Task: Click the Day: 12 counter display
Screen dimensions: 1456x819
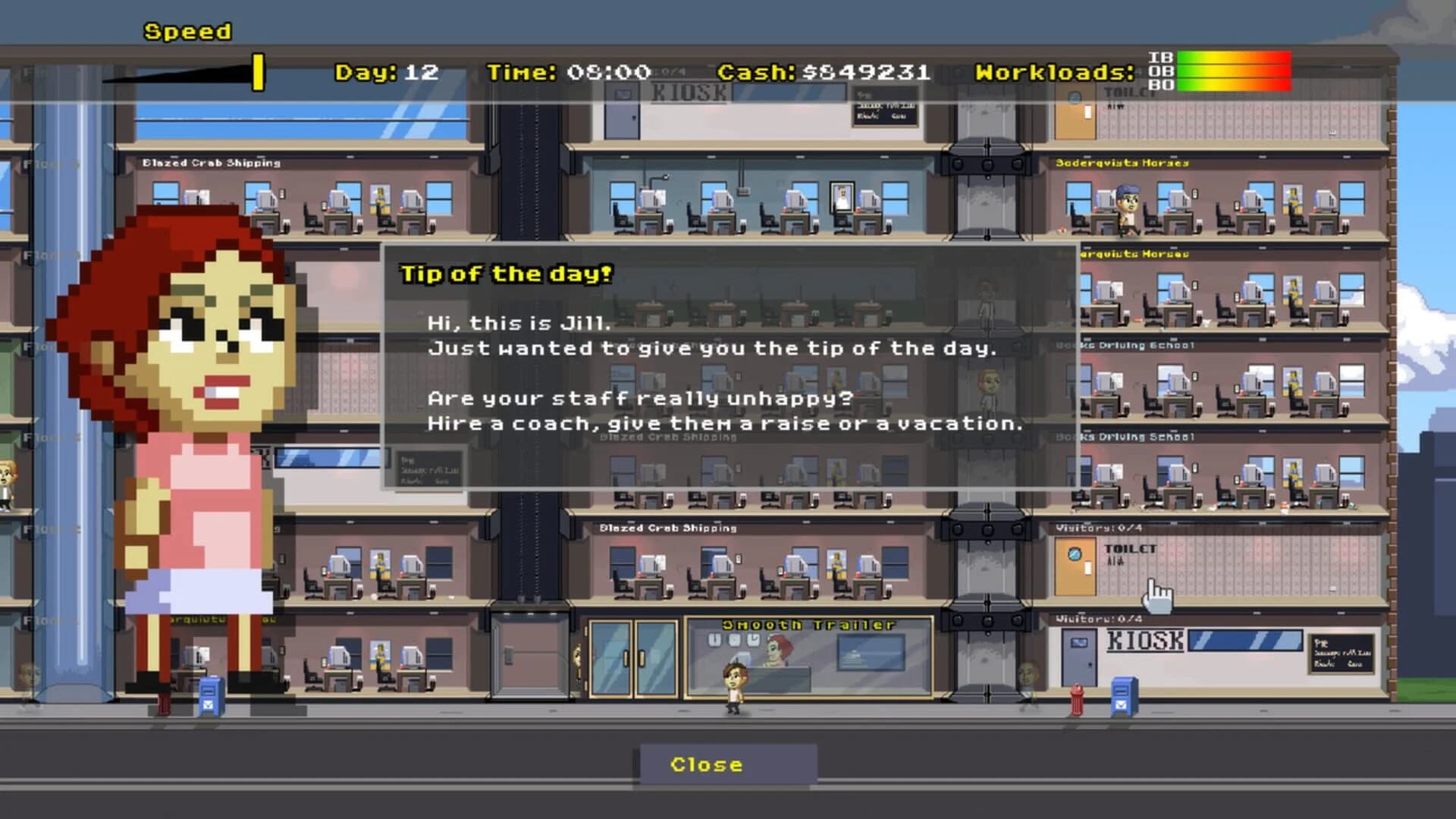Action: pos(383,72)
